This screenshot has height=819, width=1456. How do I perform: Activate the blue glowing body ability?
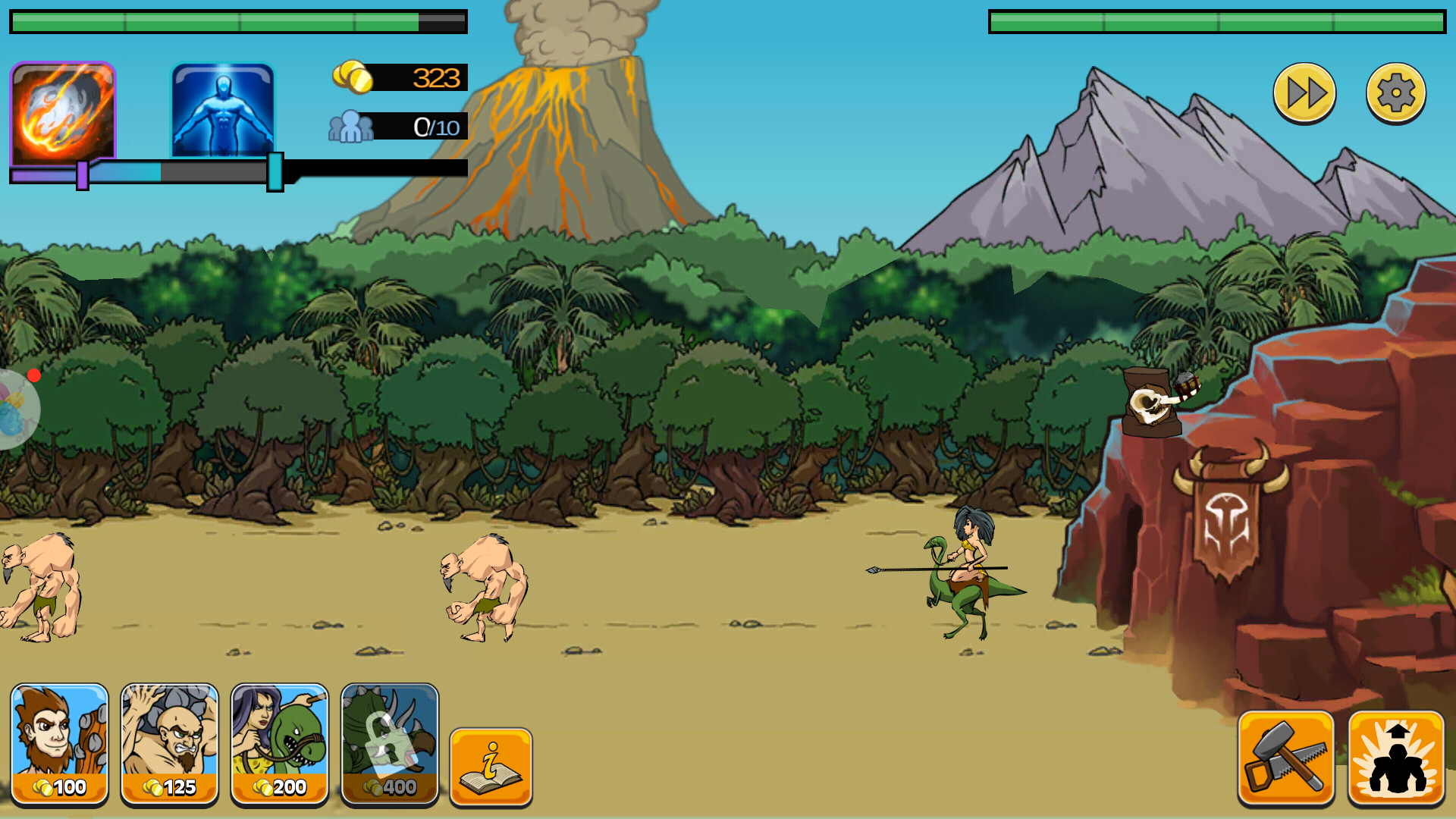[222, 111]
